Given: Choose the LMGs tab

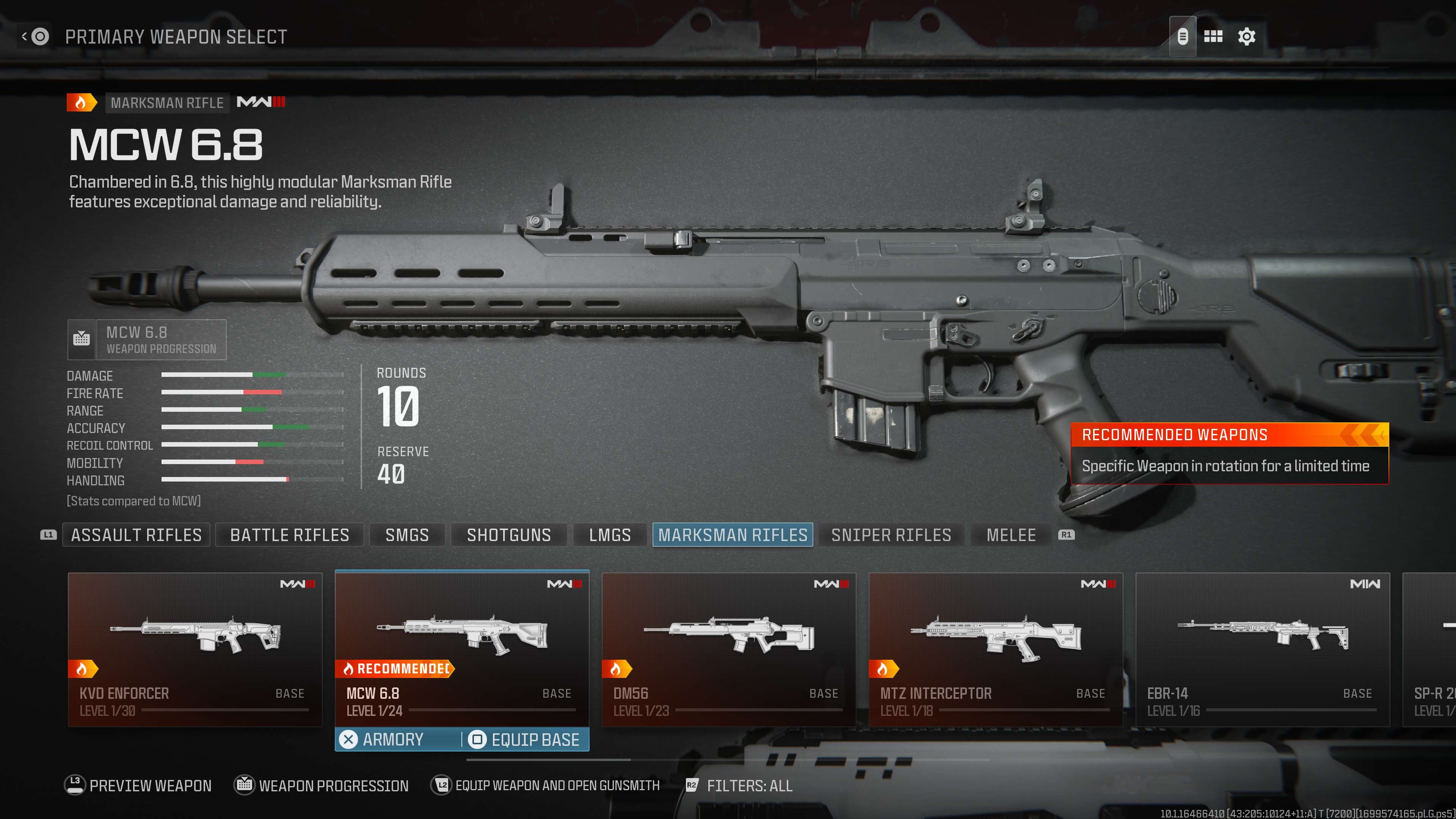Looking at the screenshot, I should point(610,535).
